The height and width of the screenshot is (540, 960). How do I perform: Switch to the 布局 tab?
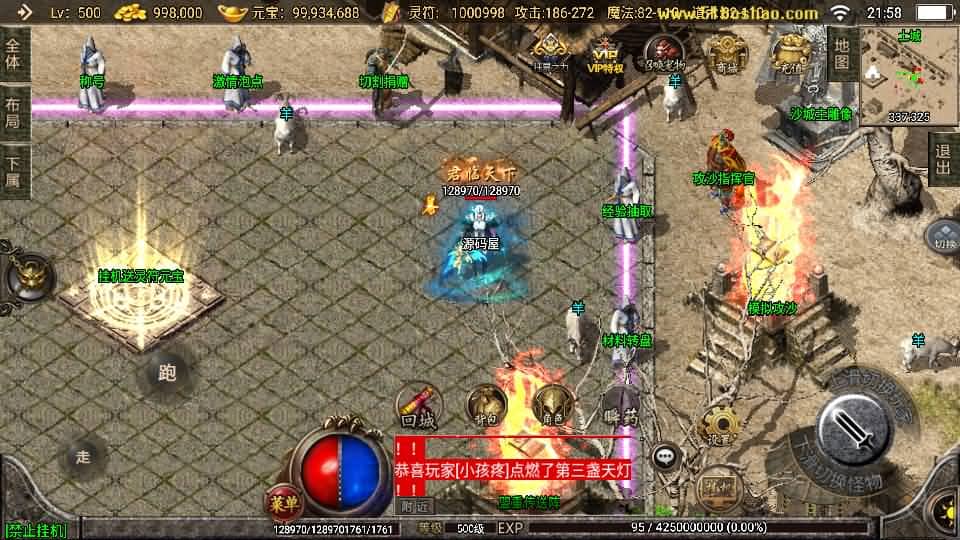coord(13,112)
